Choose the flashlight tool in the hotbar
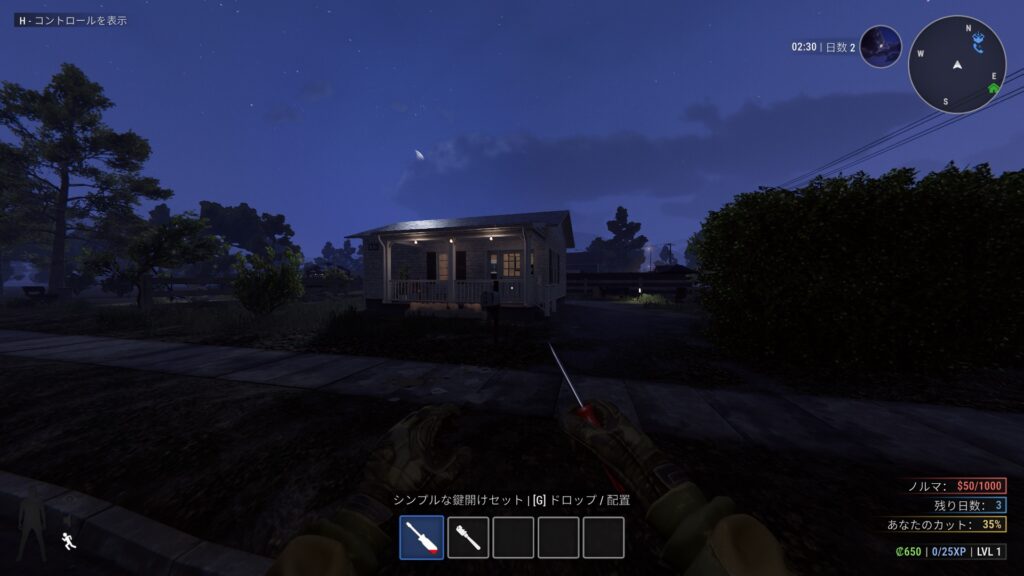 (x=467, y=537)
